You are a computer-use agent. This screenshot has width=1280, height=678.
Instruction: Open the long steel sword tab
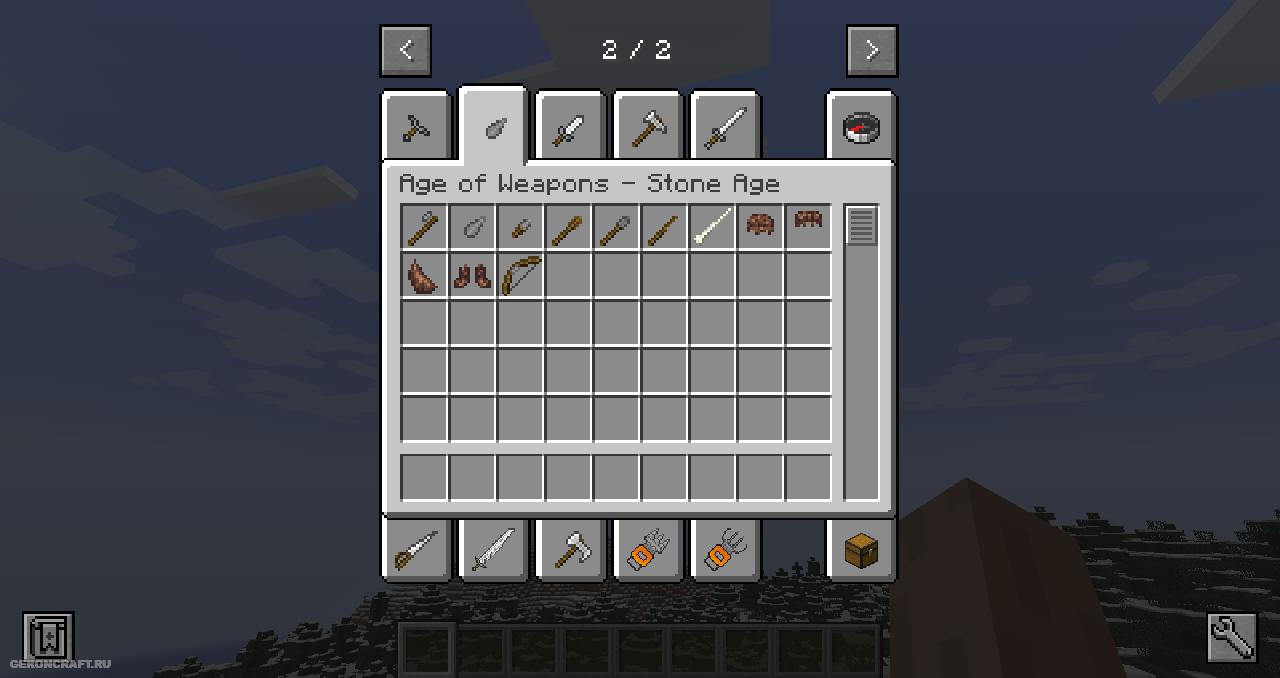pos(726,127)
